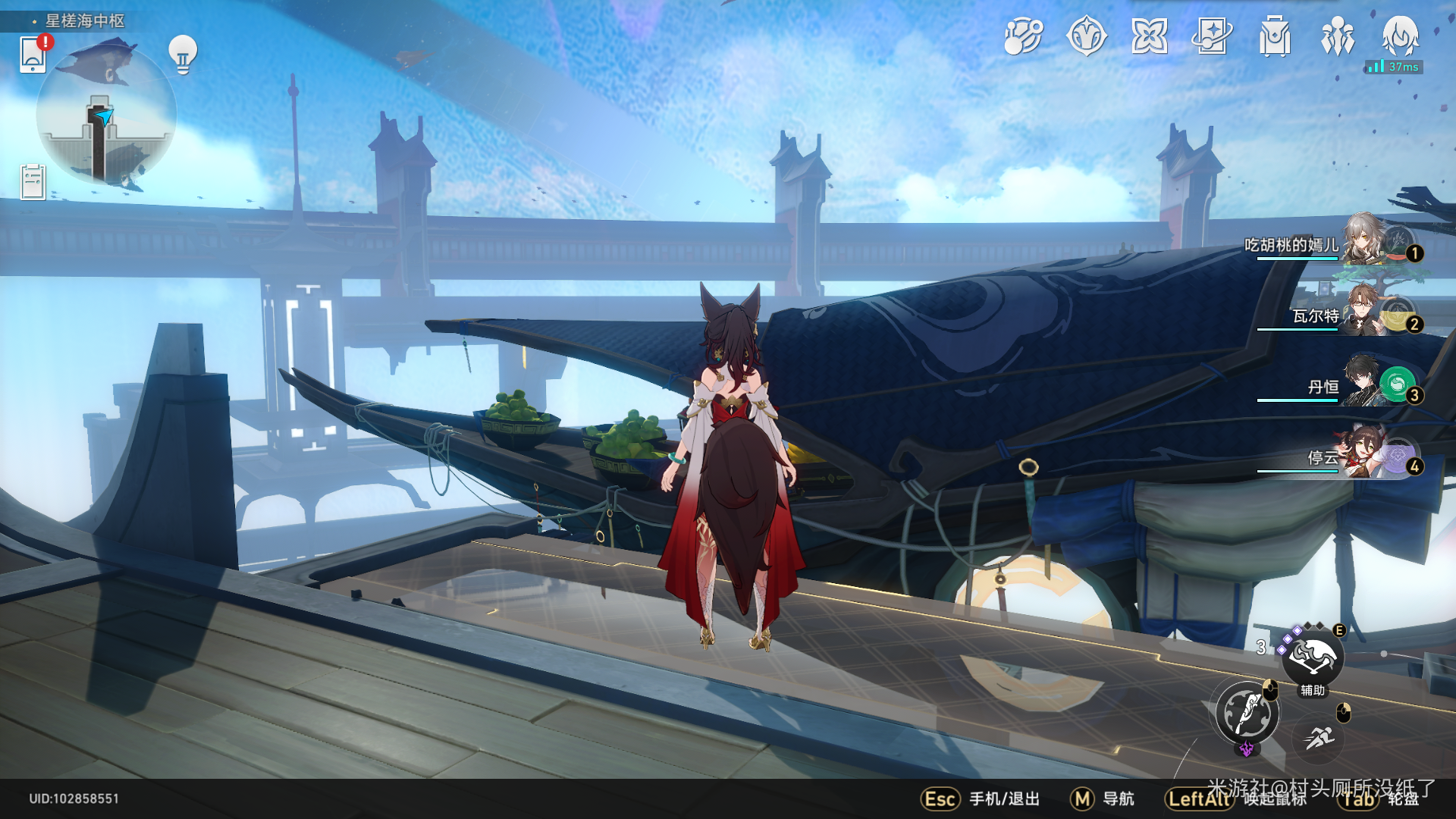1456x819 pixels.
Task: Open the character head profile icon
Action: point(1400,35)
